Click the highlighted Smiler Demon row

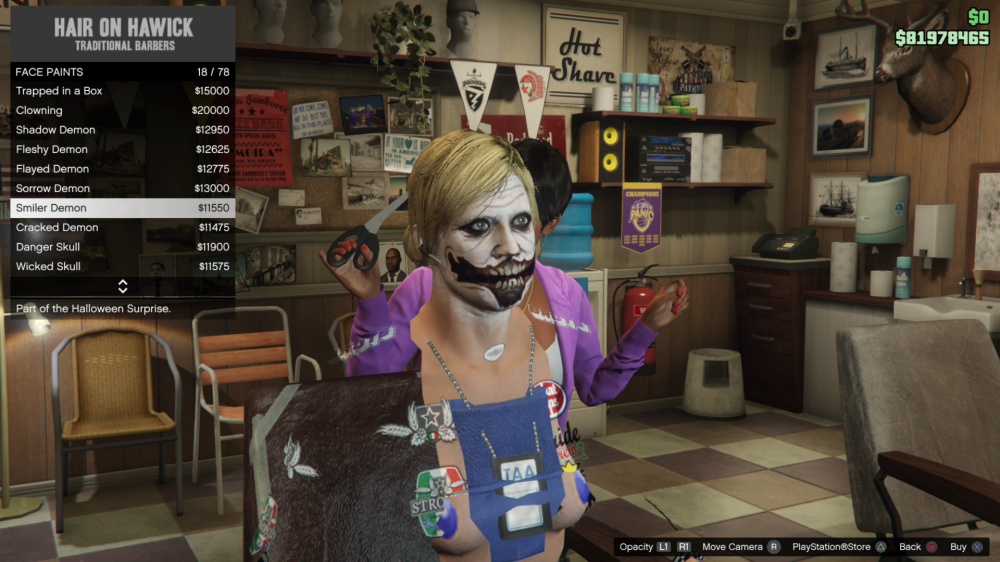pos(122,208)
